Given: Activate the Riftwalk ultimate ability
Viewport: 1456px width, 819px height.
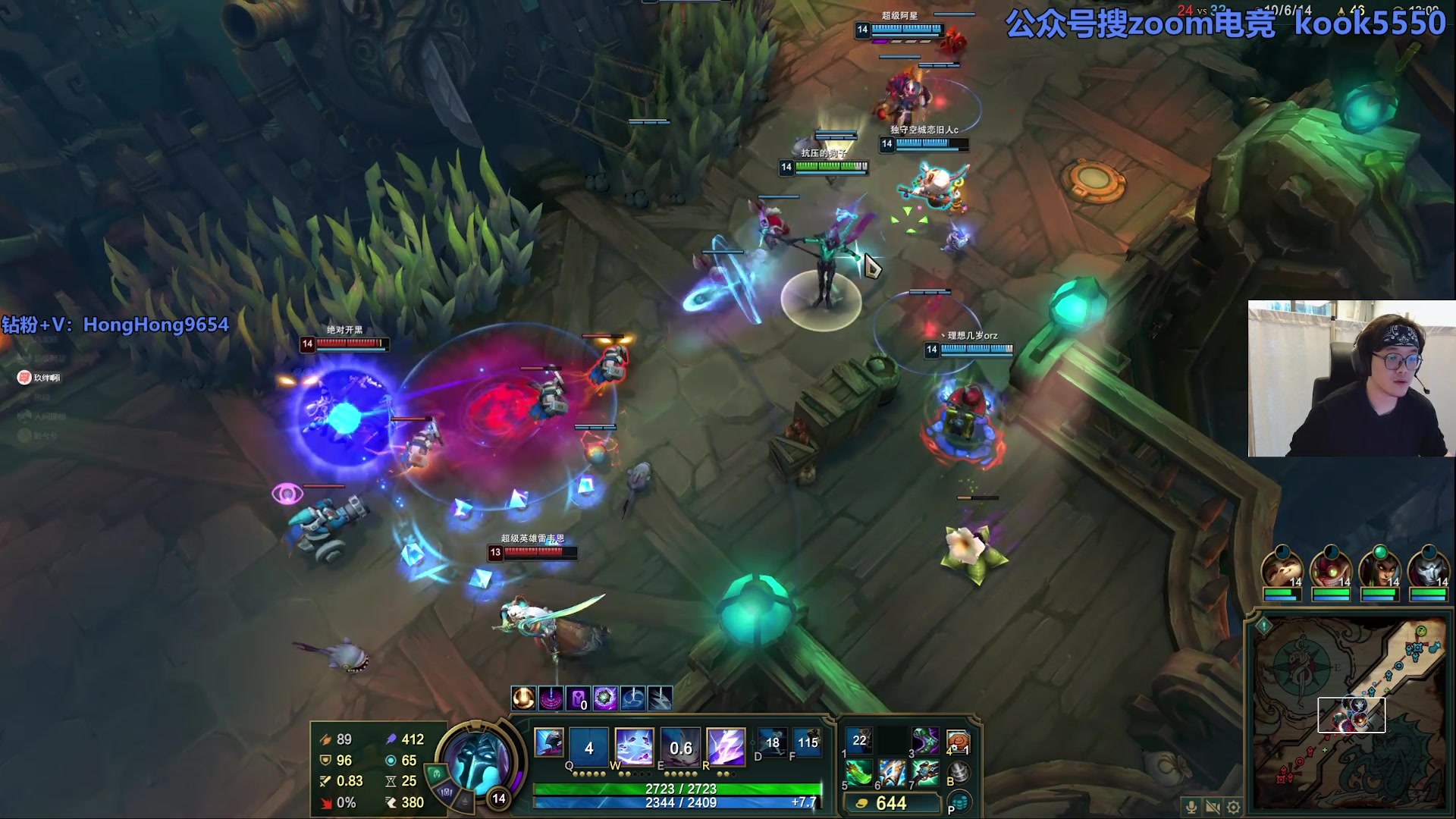Looking at the screenshot, I should pos(726,747).
